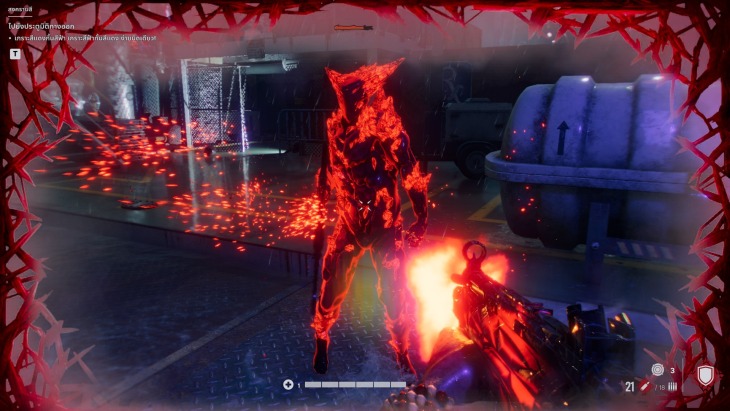The height and width of the screenshot is (411, 730).
Task: Click the concentric-circle grenade icon
Action: (657, 370)
